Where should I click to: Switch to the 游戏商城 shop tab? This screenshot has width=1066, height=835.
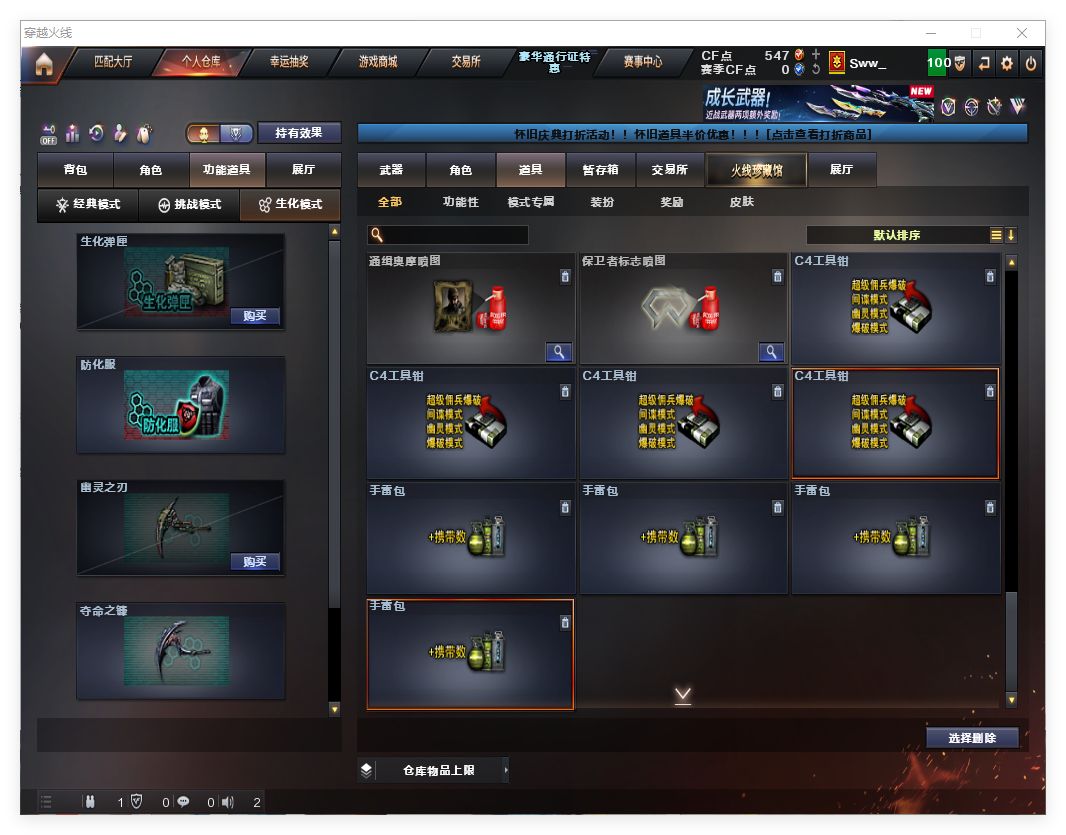378,62
